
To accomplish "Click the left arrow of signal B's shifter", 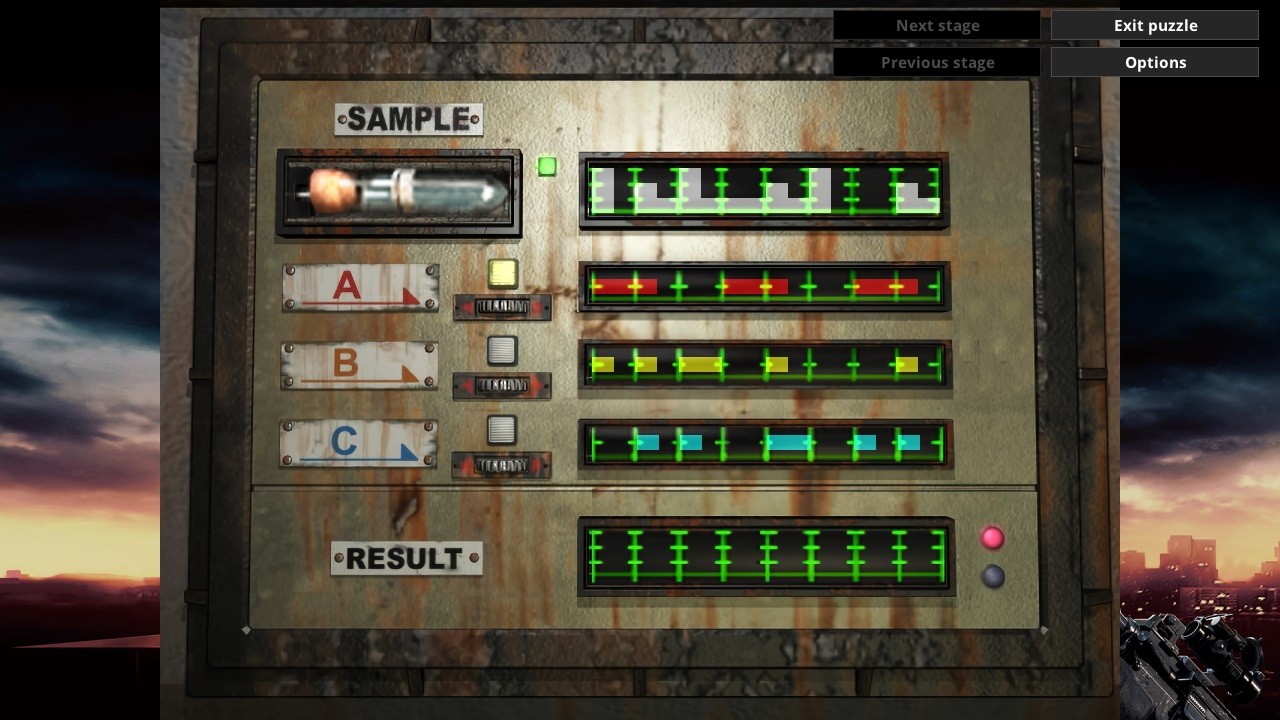I will [x=466, y=385].
